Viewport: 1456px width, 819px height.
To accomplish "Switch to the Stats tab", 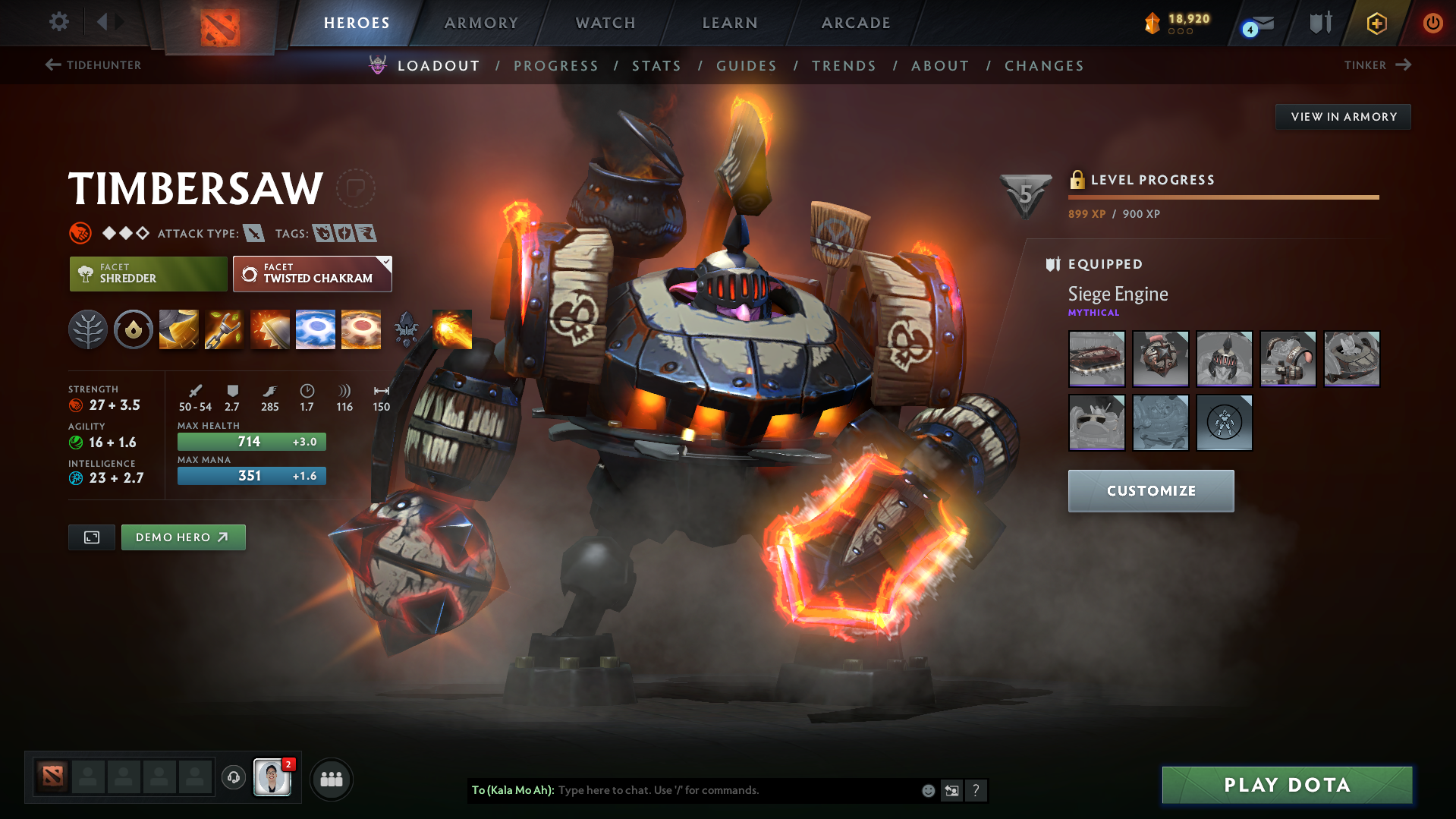I will click(x=656, y=66).
